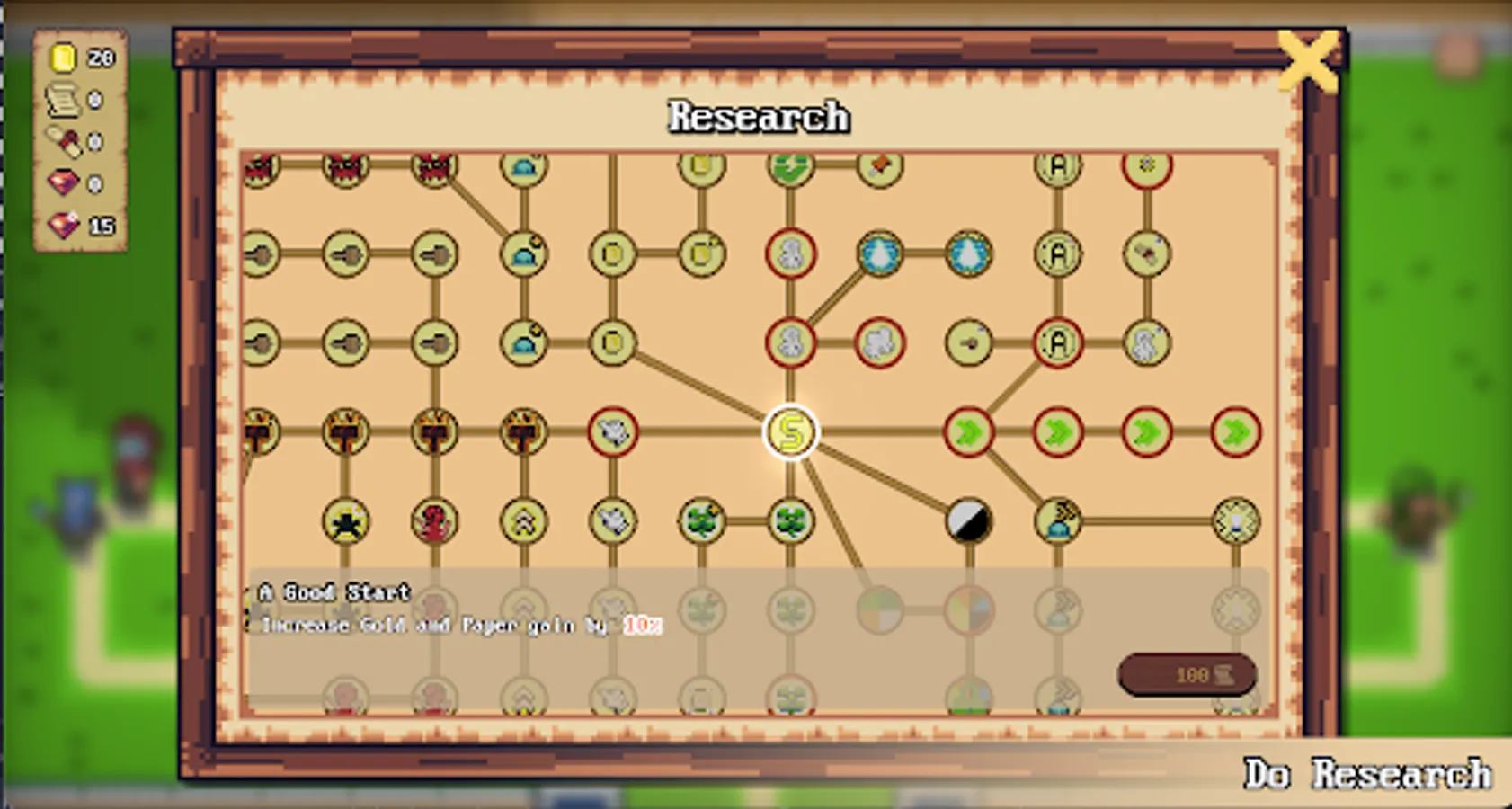Click the 100 cost purchase button

(x=1187, y=674)
